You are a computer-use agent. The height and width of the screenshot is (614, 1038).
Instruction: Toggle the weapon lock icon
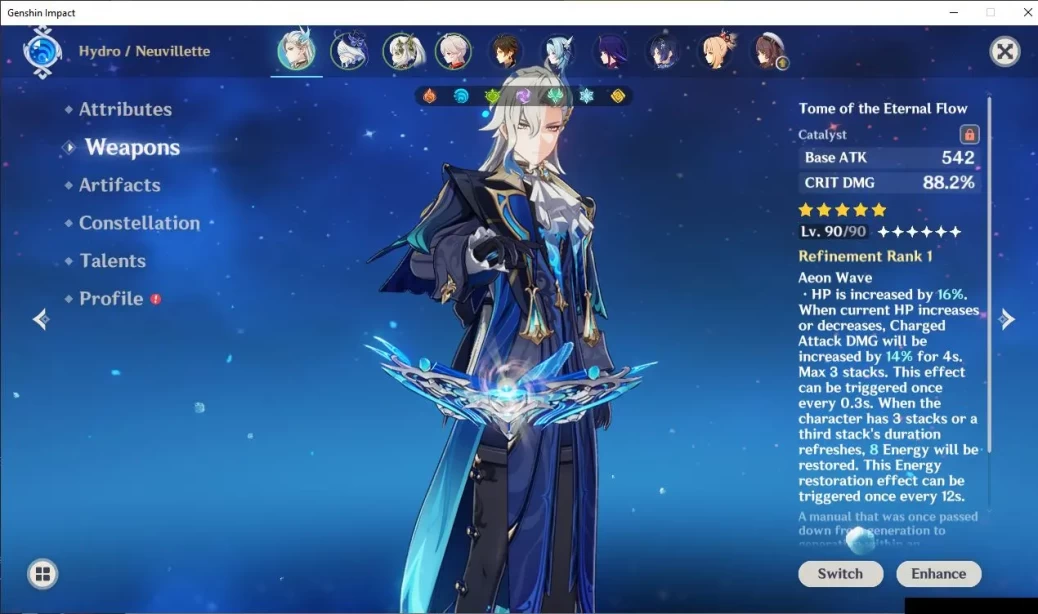(968, 134)
